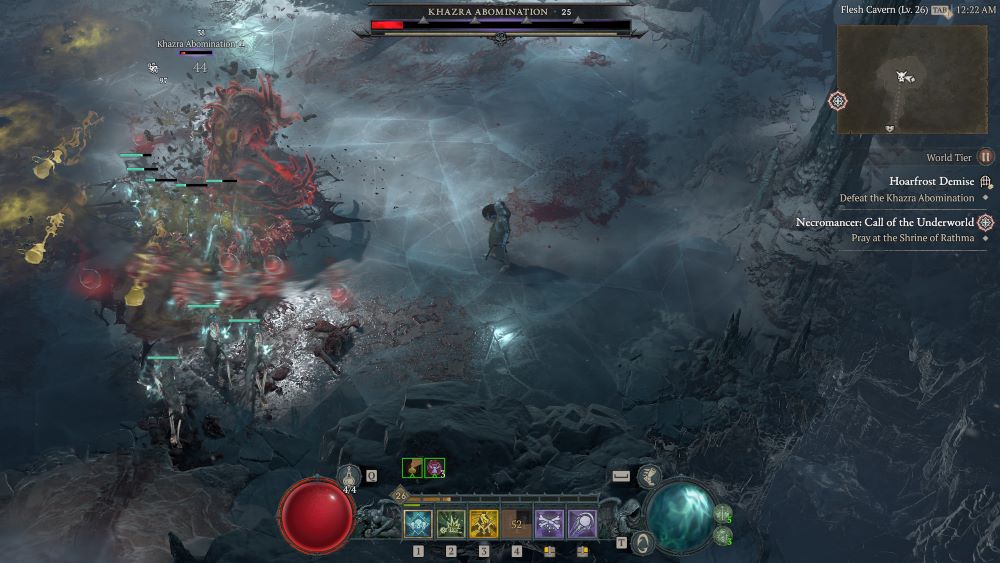Viewport: 1000px width, 563px height.
Task: Fire the purple bone projectile skill
Action: [x=582, y=523]
